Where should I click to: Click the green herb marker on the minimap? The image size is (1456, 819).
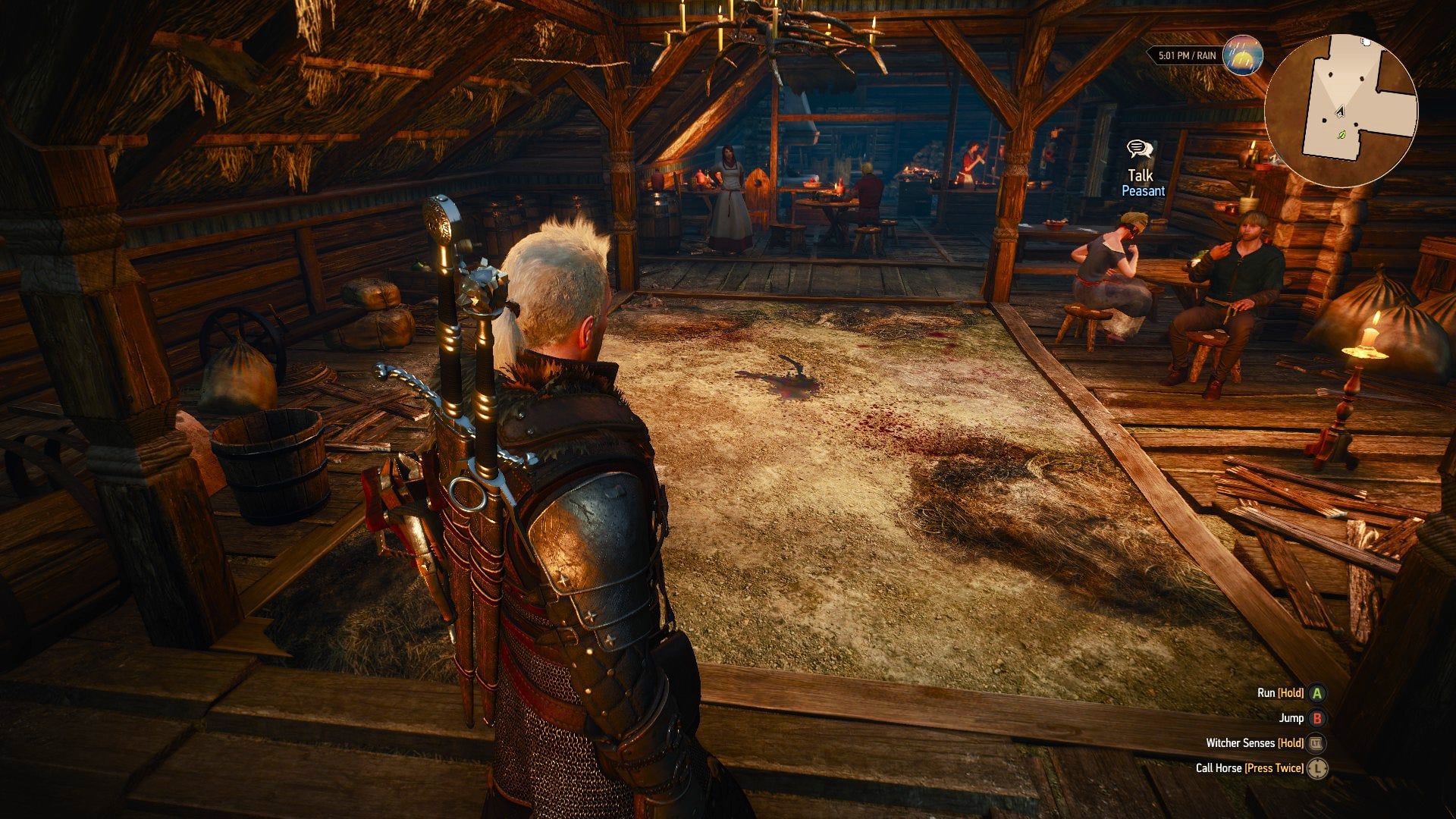1341,136
